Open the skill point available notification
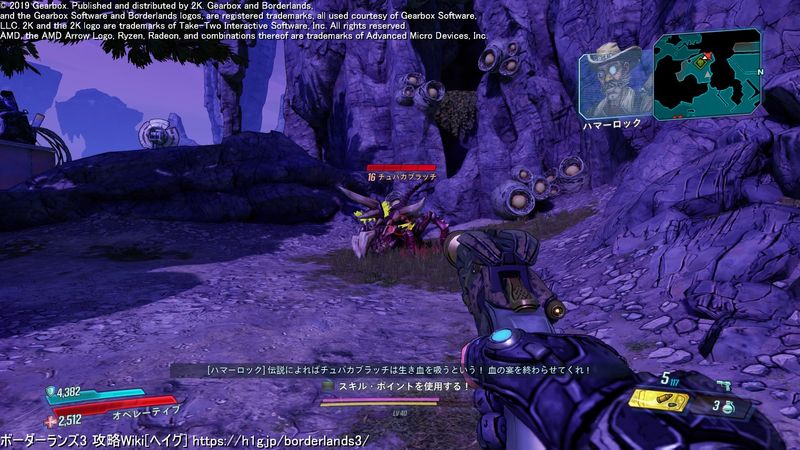Viewport: 800px width, 450px height. (x=395, y=385)
